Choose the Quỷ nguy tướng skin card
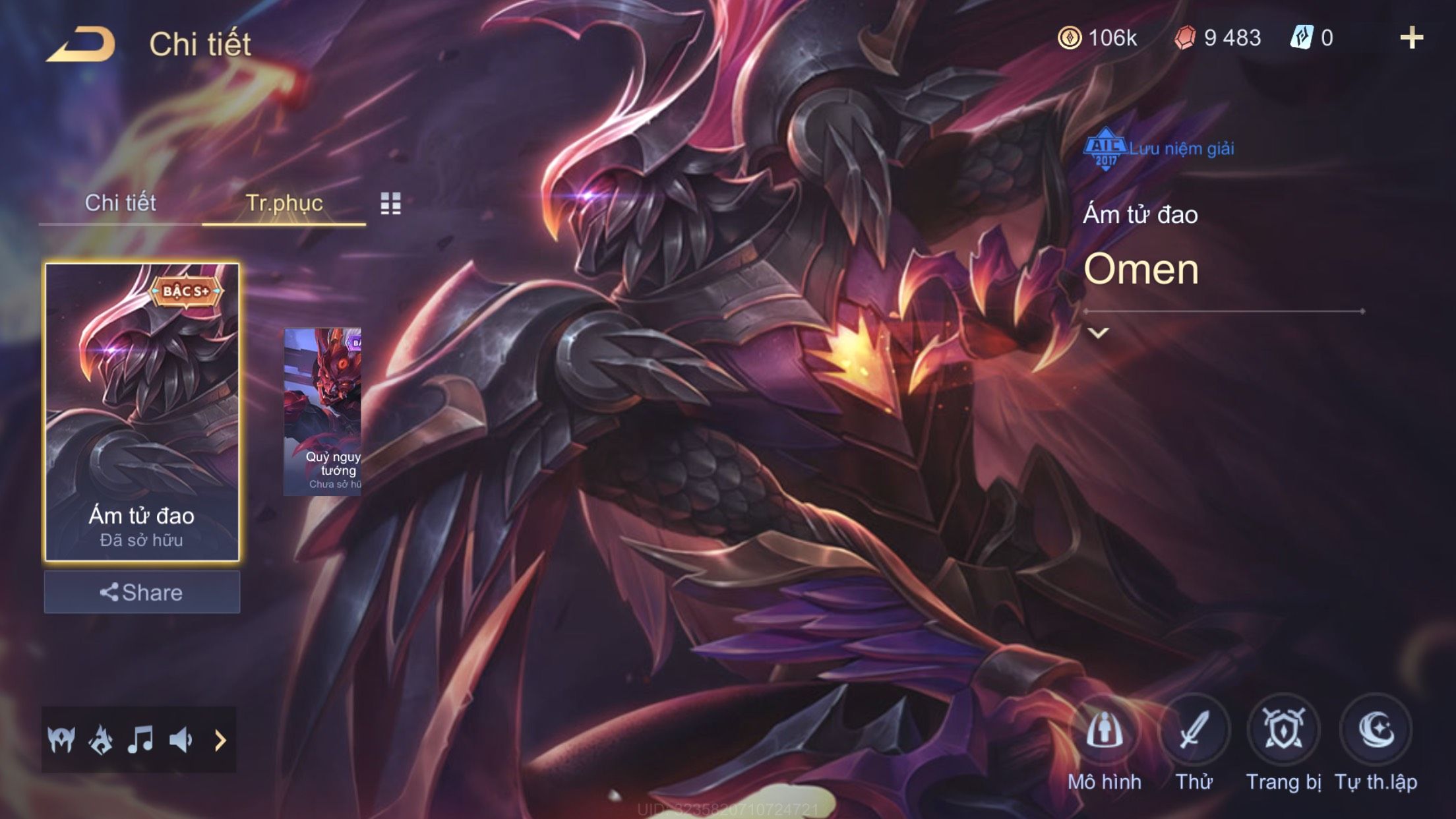Viewport: 1456px width, 819px height. point(322,411)
